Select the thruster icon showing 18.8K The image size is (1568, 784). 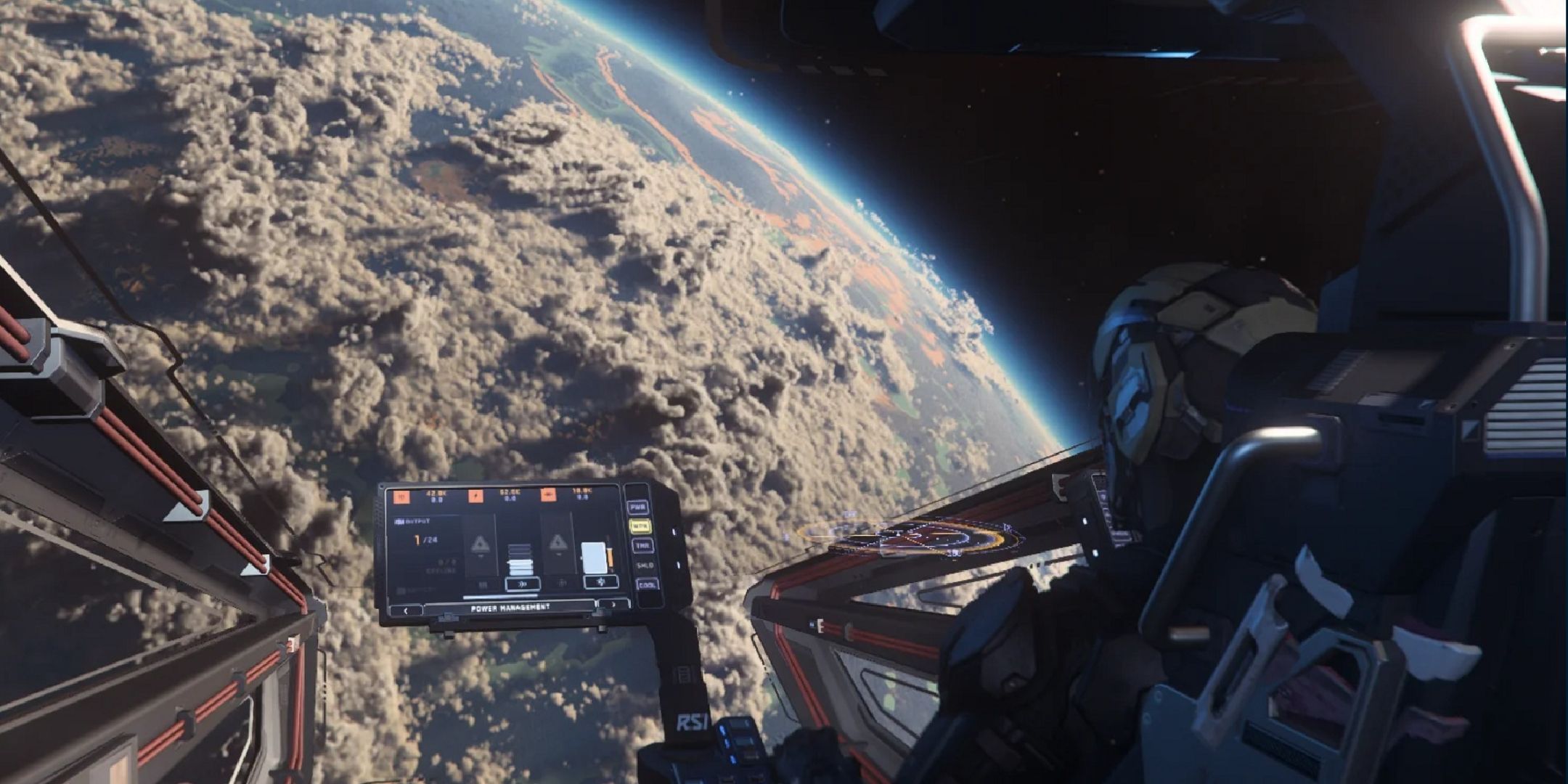pos(550,495)
